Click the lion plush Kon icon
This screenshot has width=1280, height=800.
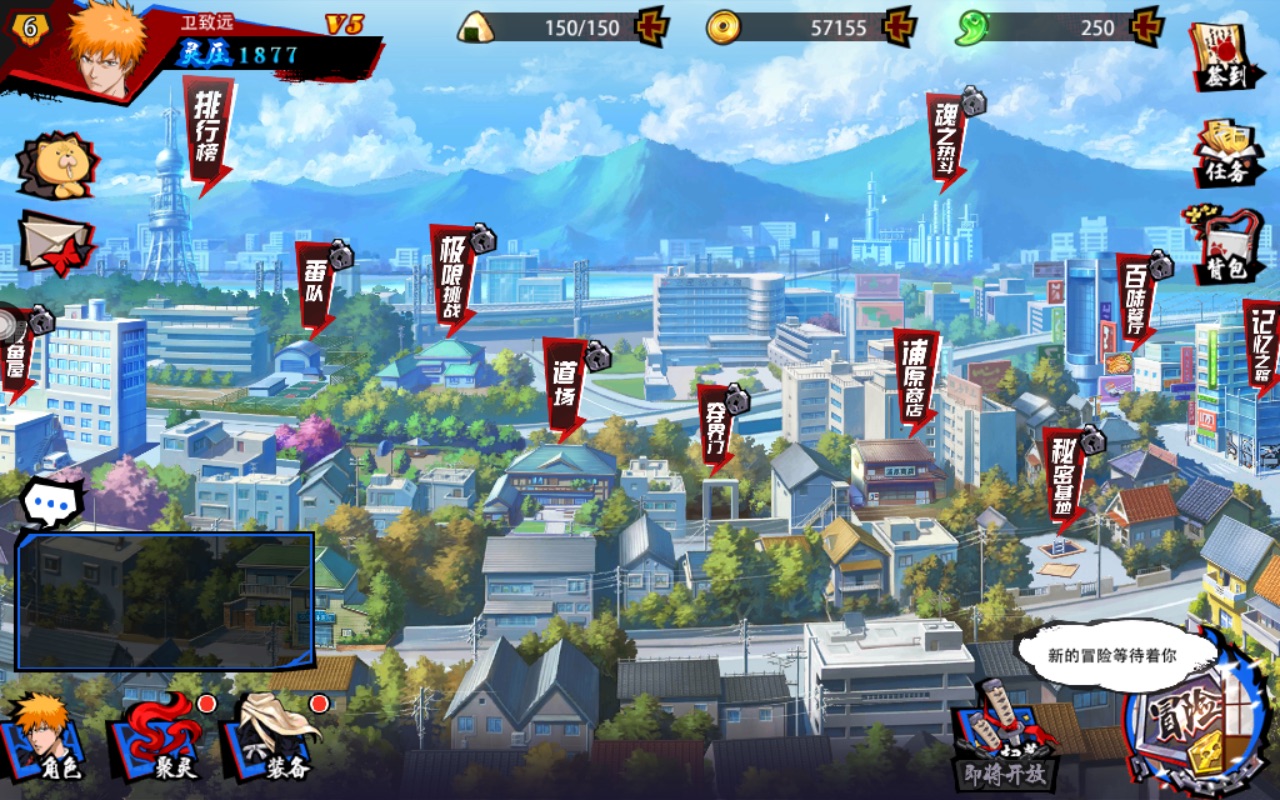click(x=57, y=165)
